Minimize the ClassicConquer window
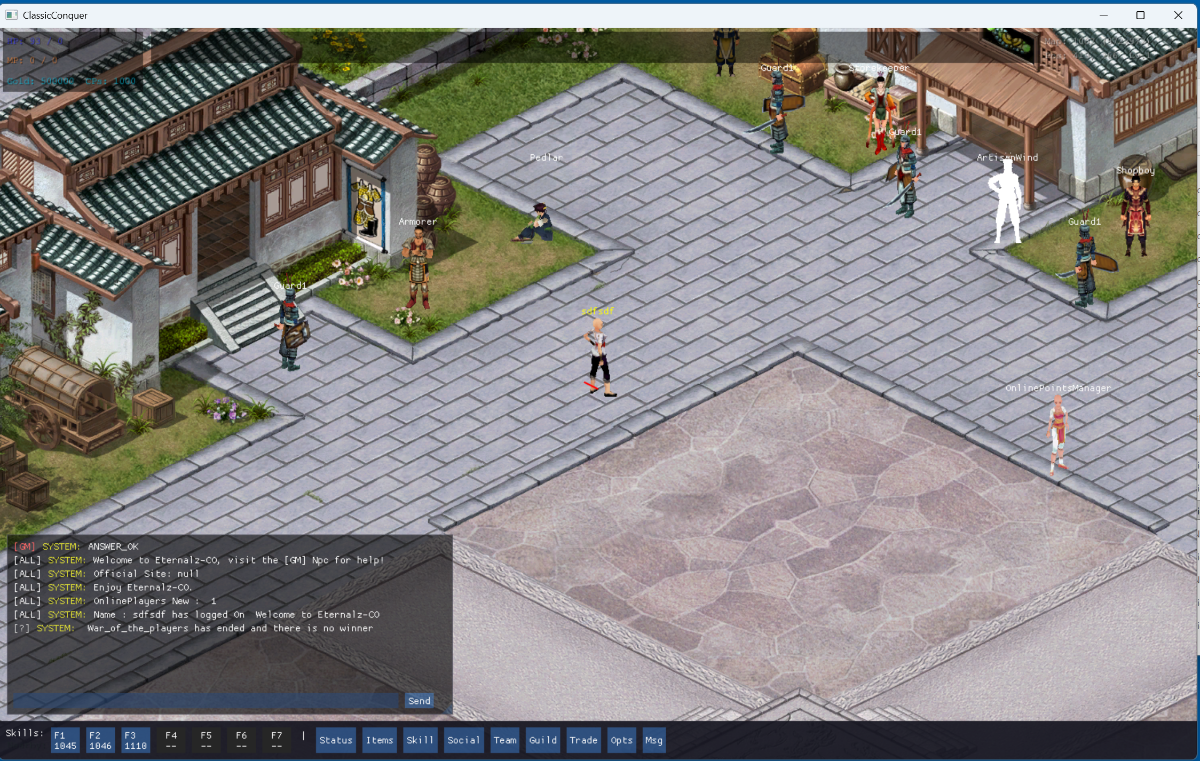The width and height of the screenshot is (1200, 761). 1104,15
